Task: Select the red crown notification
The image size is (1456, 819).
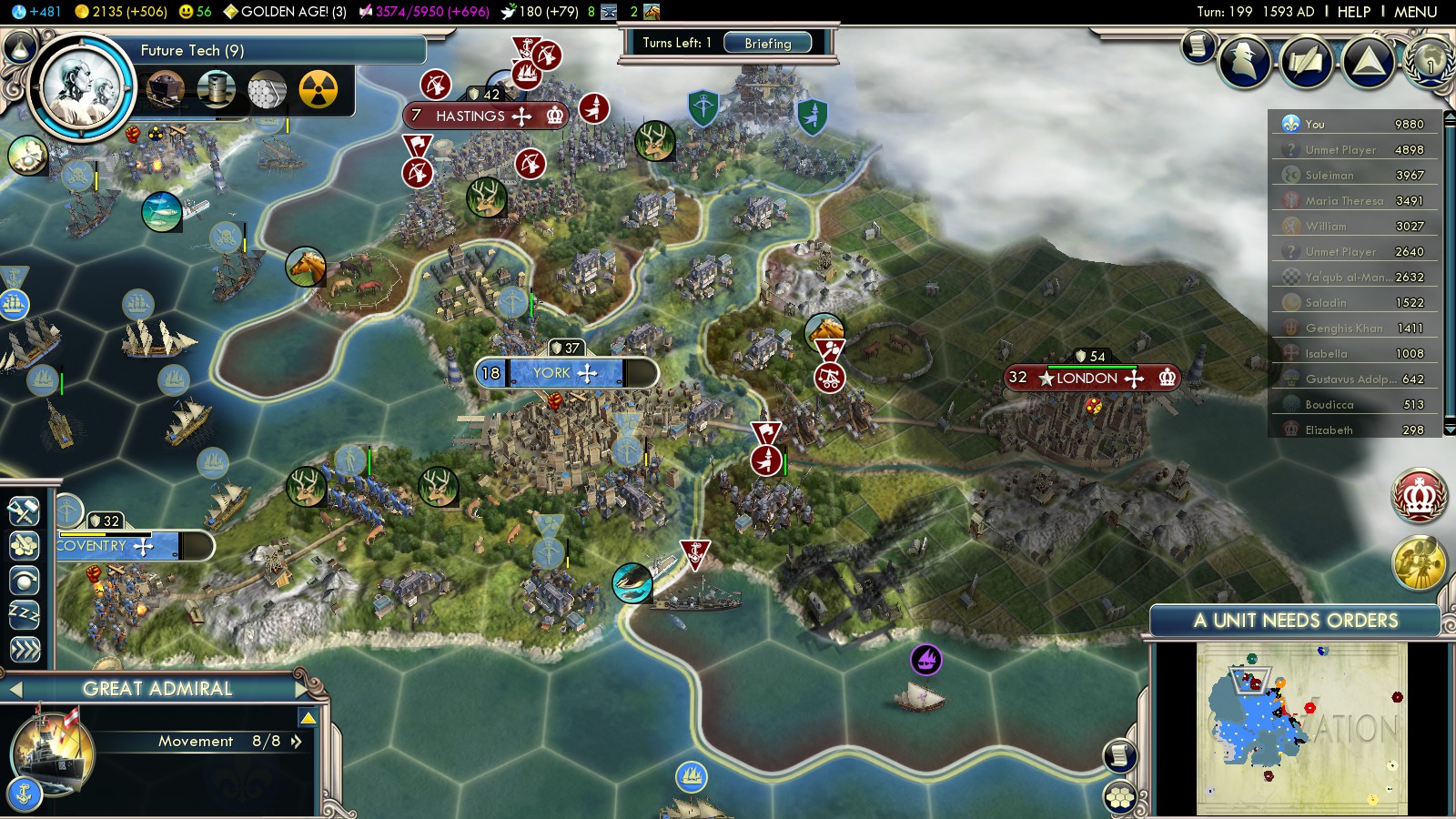Action: point(1419,496)
